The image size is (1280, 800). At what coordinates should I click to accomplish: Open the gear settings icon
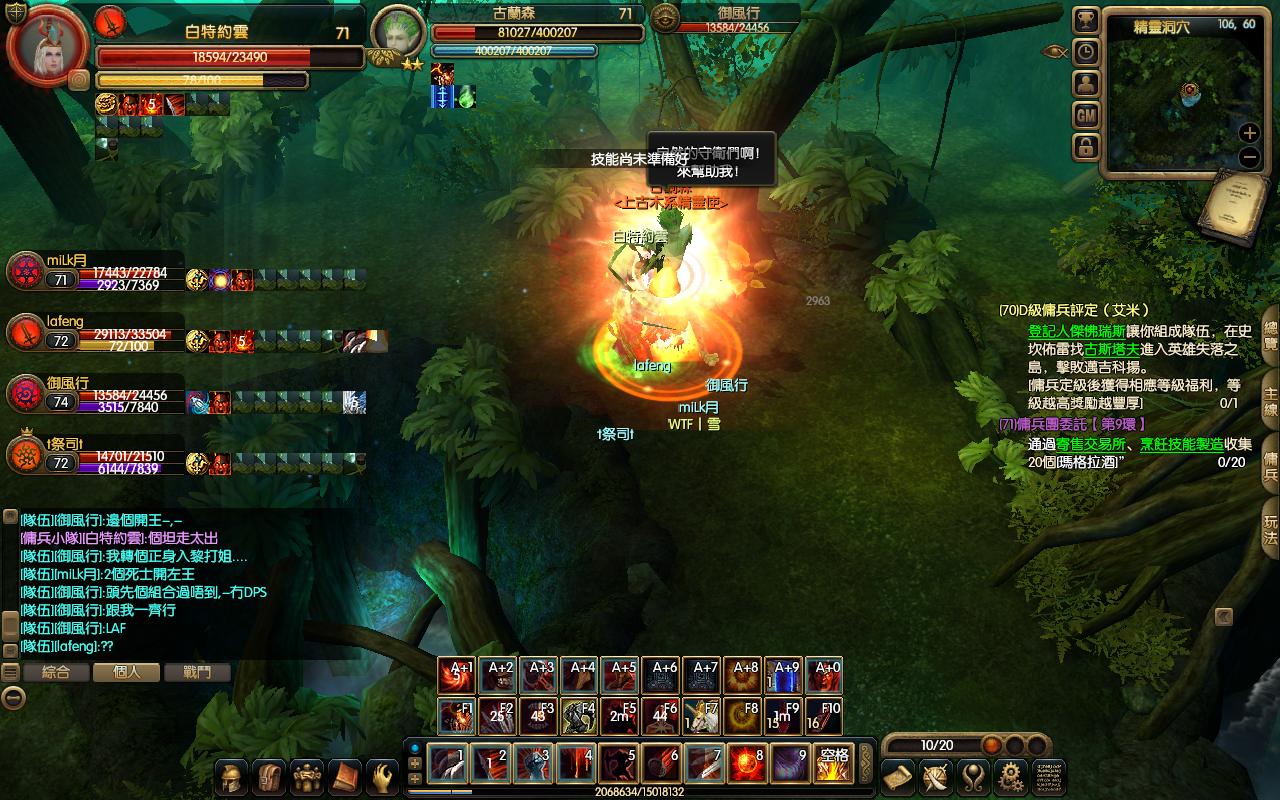(x=1011, y=776)
